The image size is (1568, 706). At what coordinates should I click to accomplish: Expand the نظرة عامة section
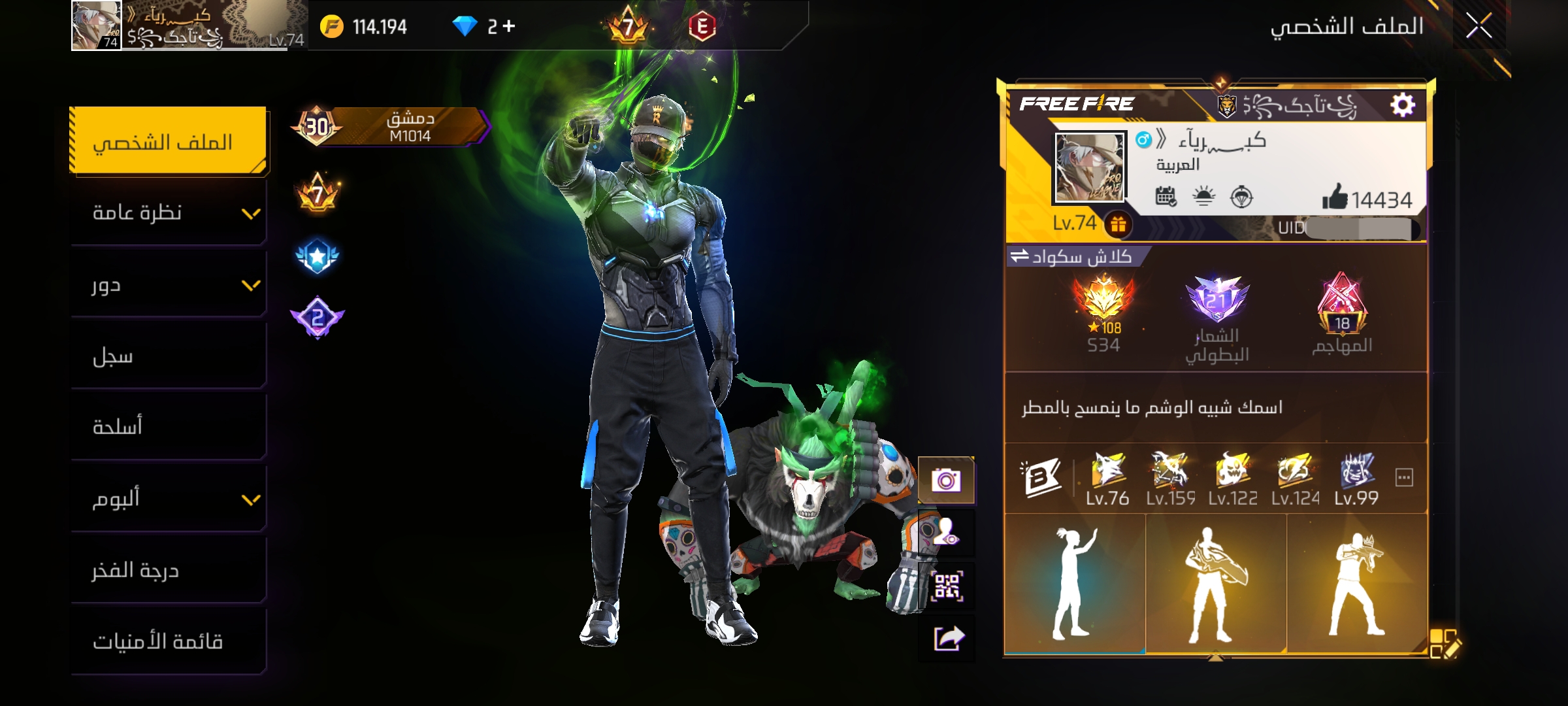(168, 213)
